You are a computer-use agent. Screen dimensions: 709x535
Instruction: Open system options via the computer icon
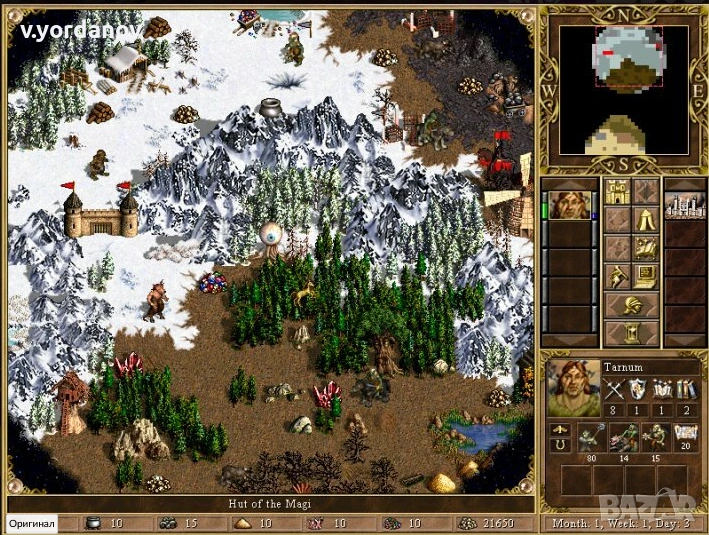coord(646,276)
